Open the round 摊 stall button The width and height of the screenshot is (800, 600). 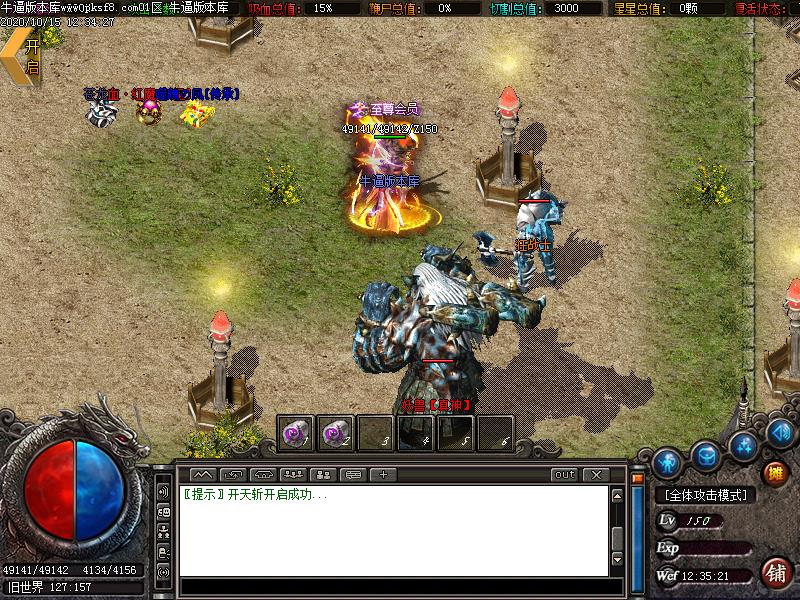click(775, 472)
